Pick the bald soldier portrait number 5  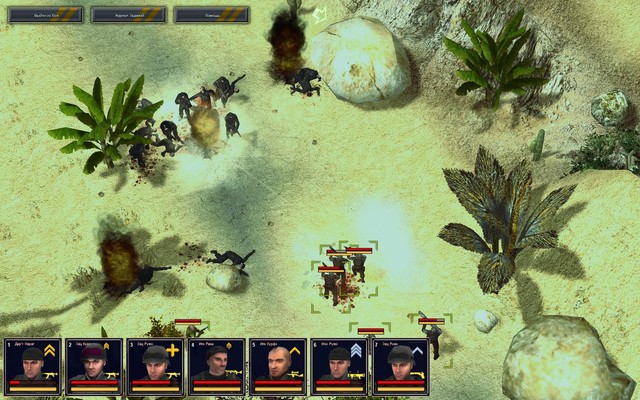[277, 366]
